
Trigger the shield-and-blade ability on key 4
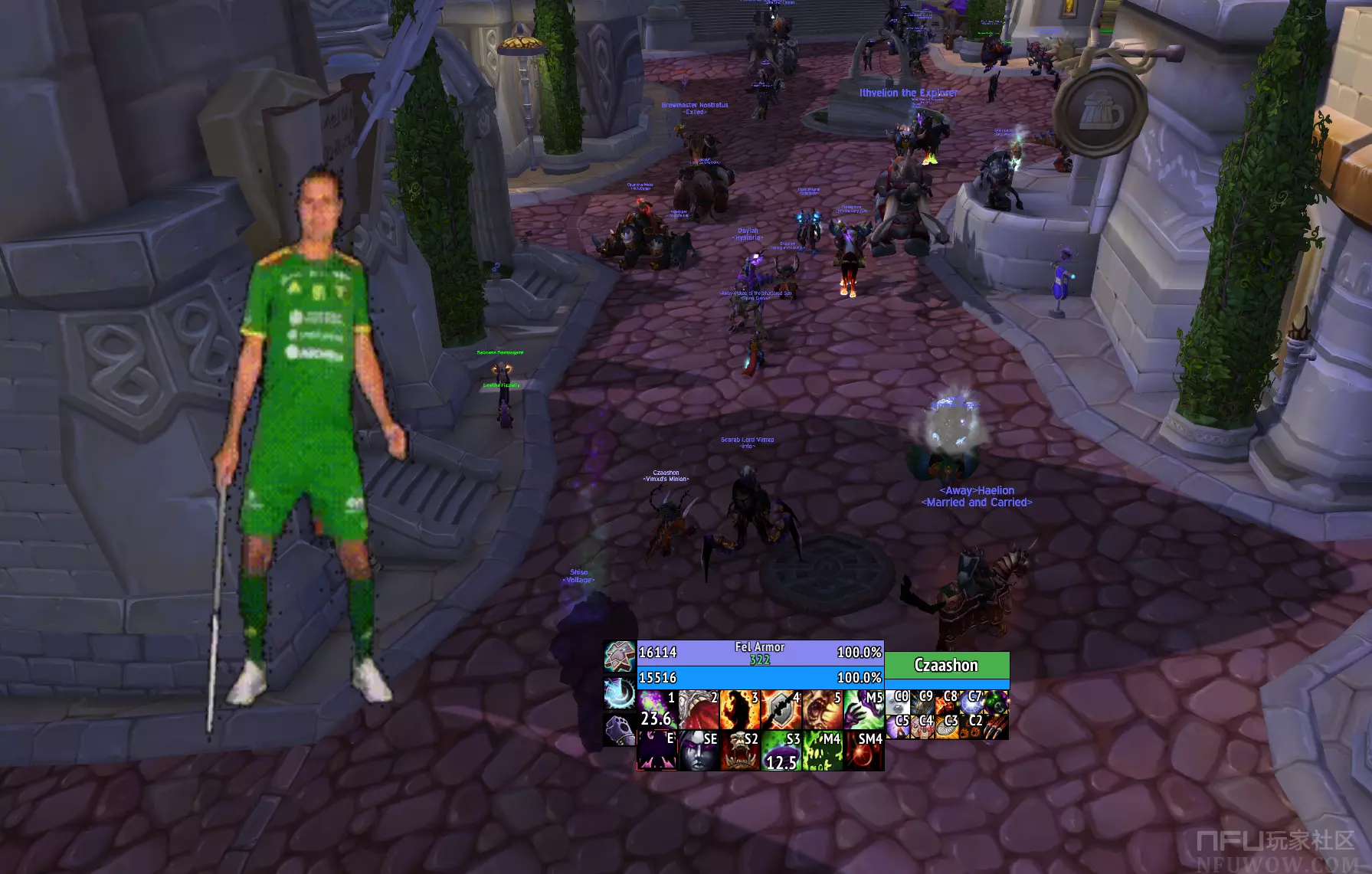781,709
